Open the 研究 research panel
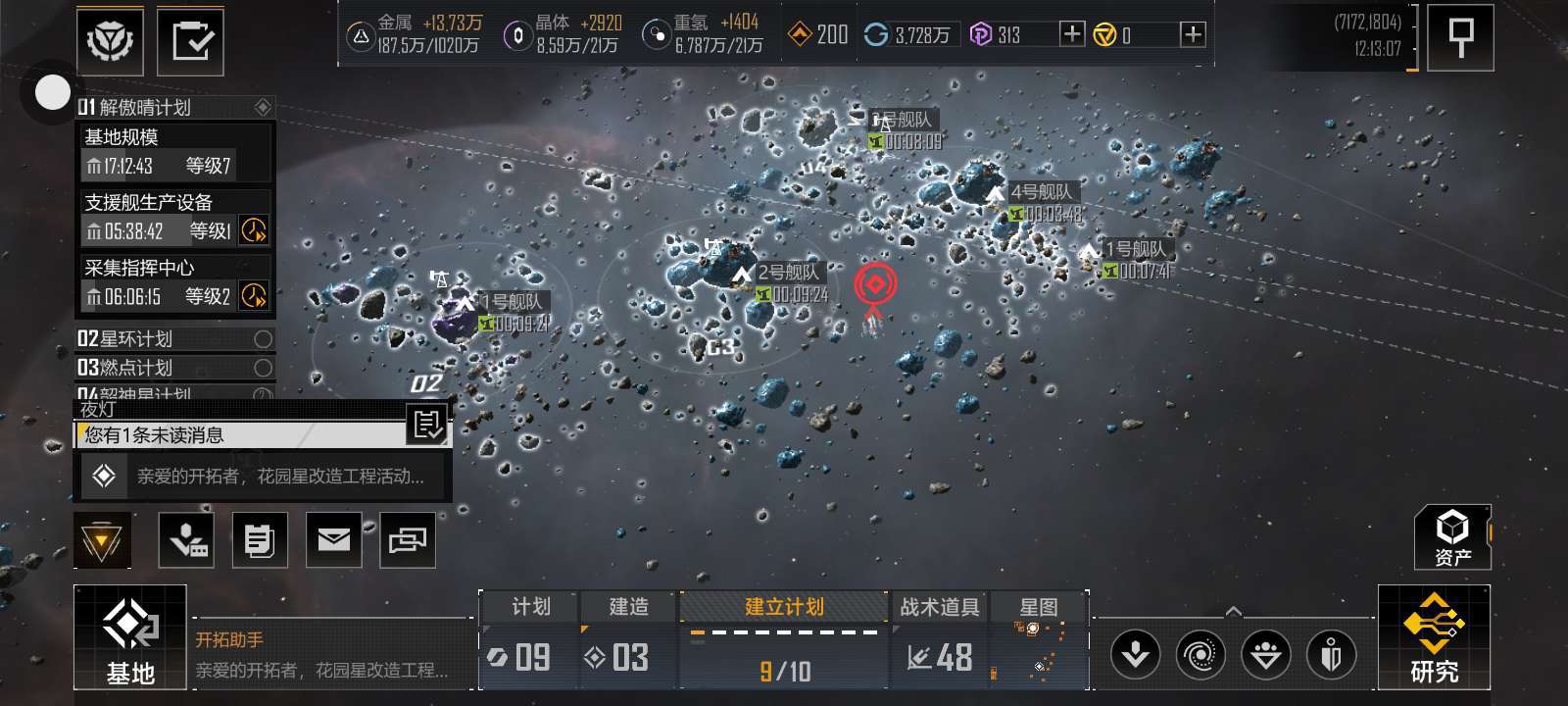 (1434, 637)
